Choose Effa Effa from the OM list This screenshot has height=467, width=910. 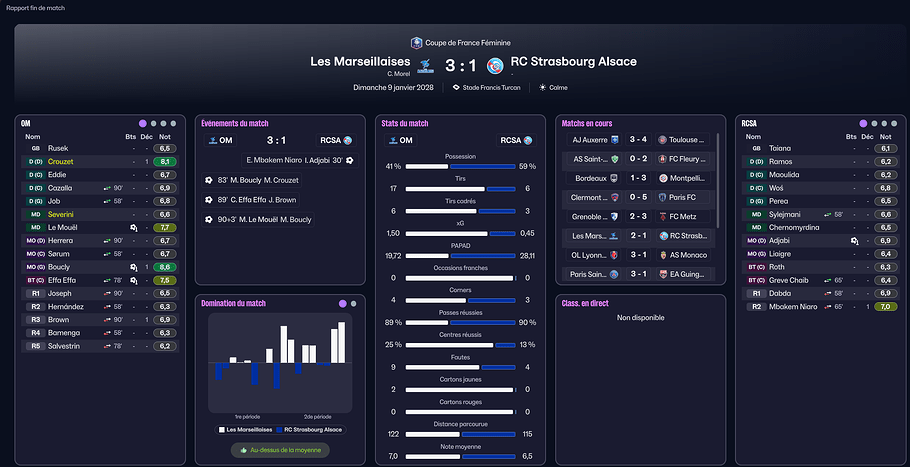(62, 280)
